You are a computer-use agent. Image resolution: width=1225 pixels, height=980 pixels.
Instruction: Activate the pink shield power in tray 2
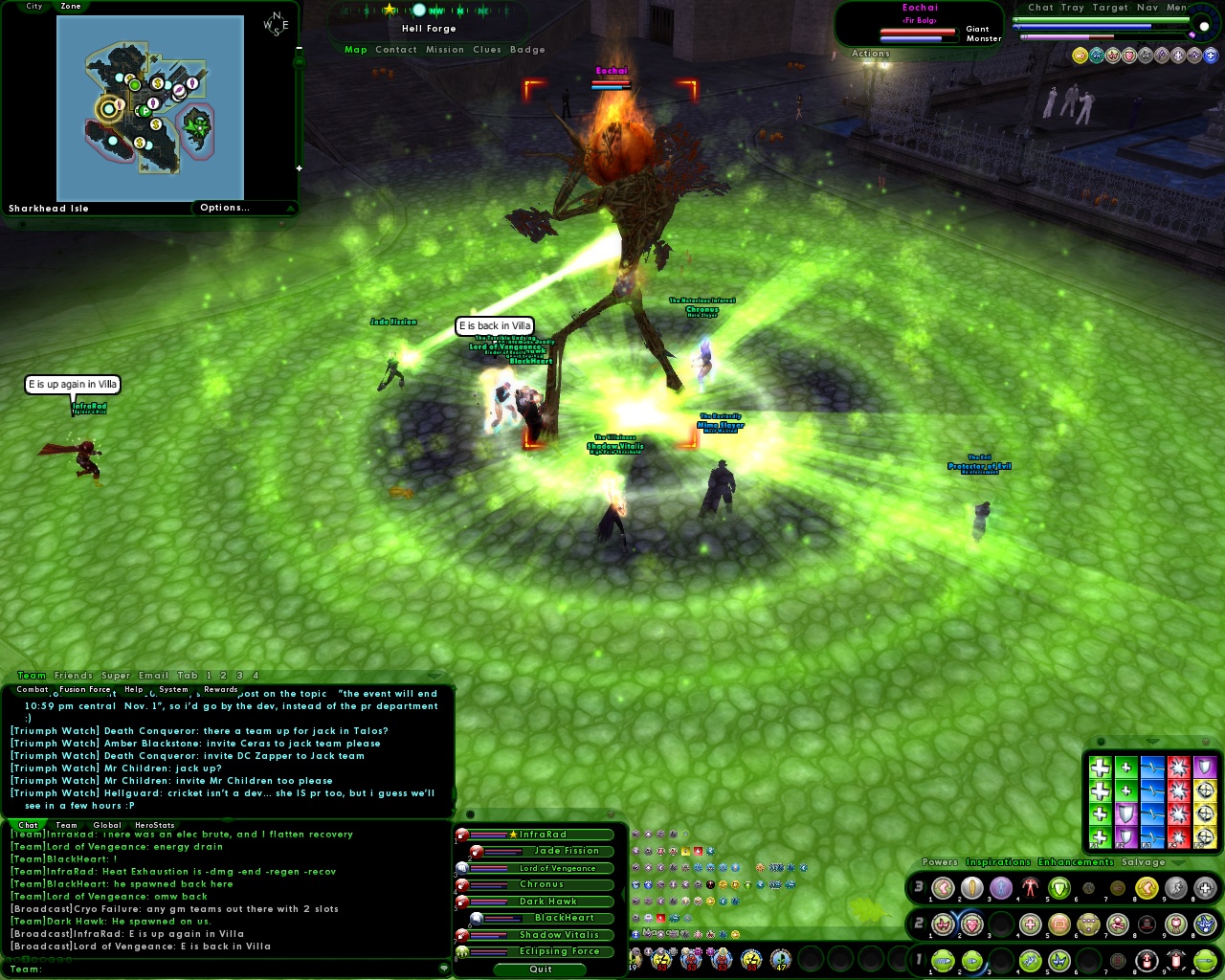pos(970,924)
